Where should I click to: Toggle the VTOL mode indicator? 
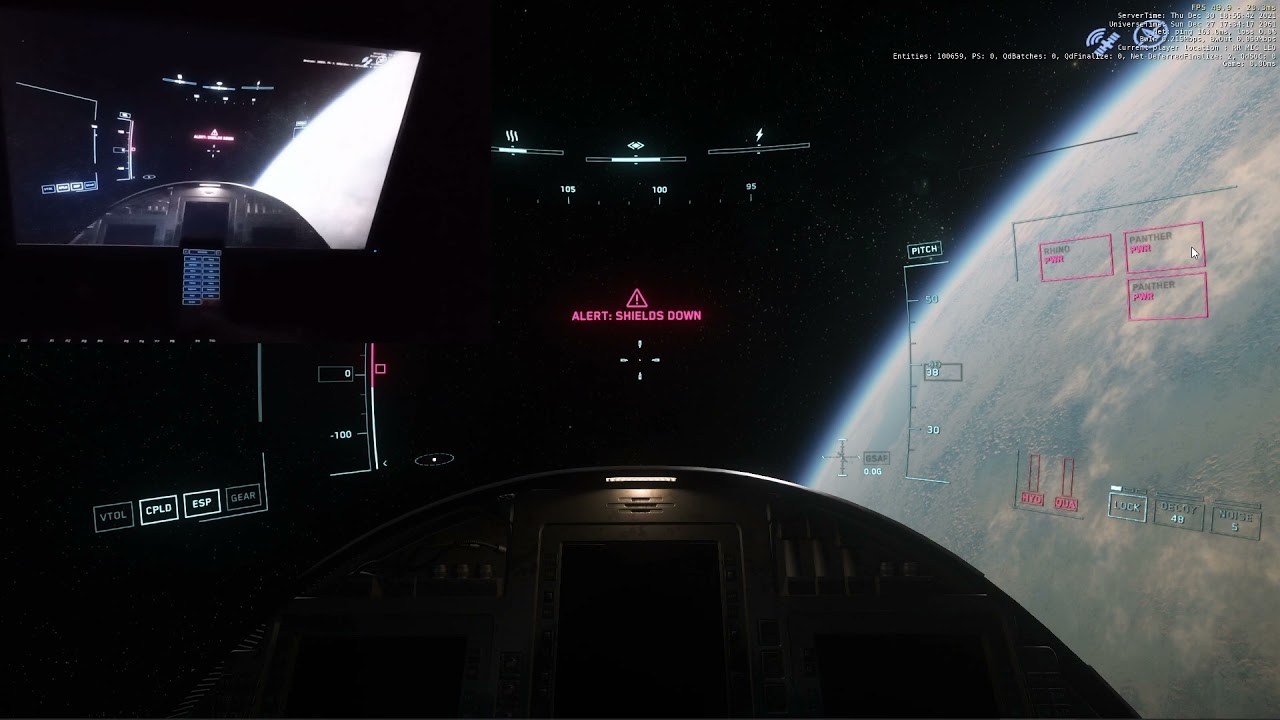113,516
